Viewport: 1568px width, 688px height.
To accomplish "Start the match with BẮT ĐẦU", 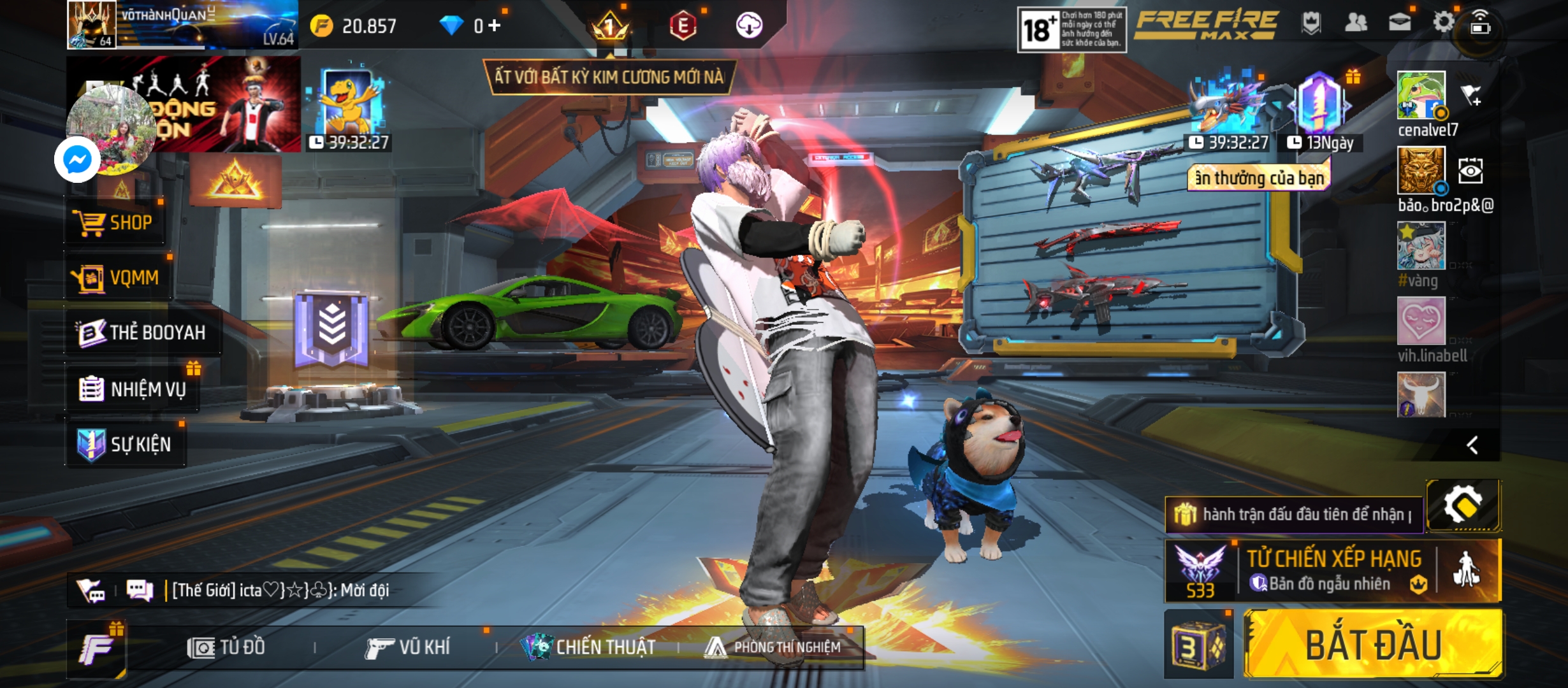I will (1373, 645).
